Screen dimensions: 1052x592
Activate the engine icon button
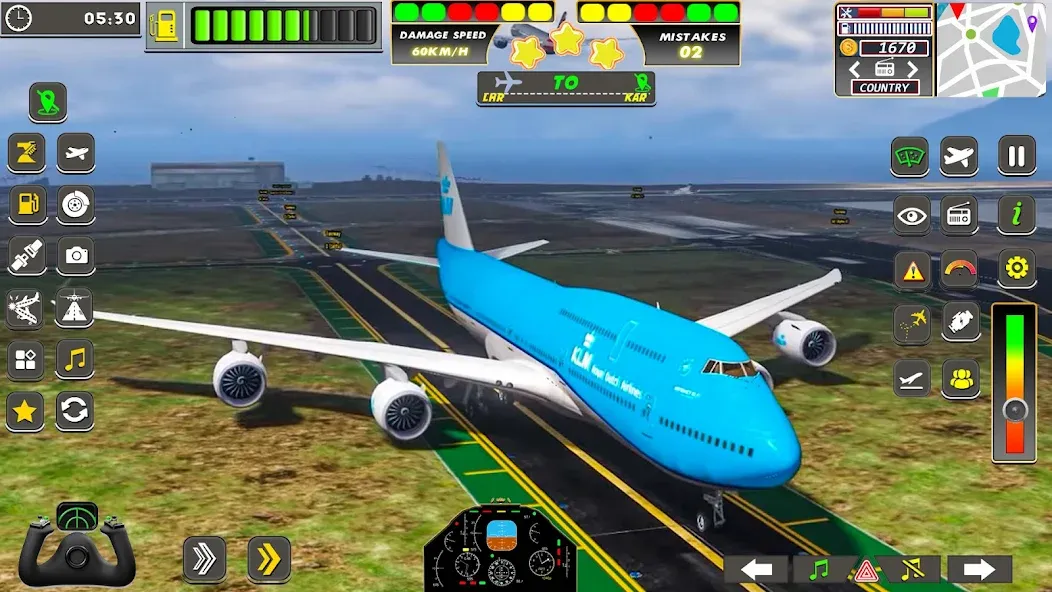[x=960, y=323]
